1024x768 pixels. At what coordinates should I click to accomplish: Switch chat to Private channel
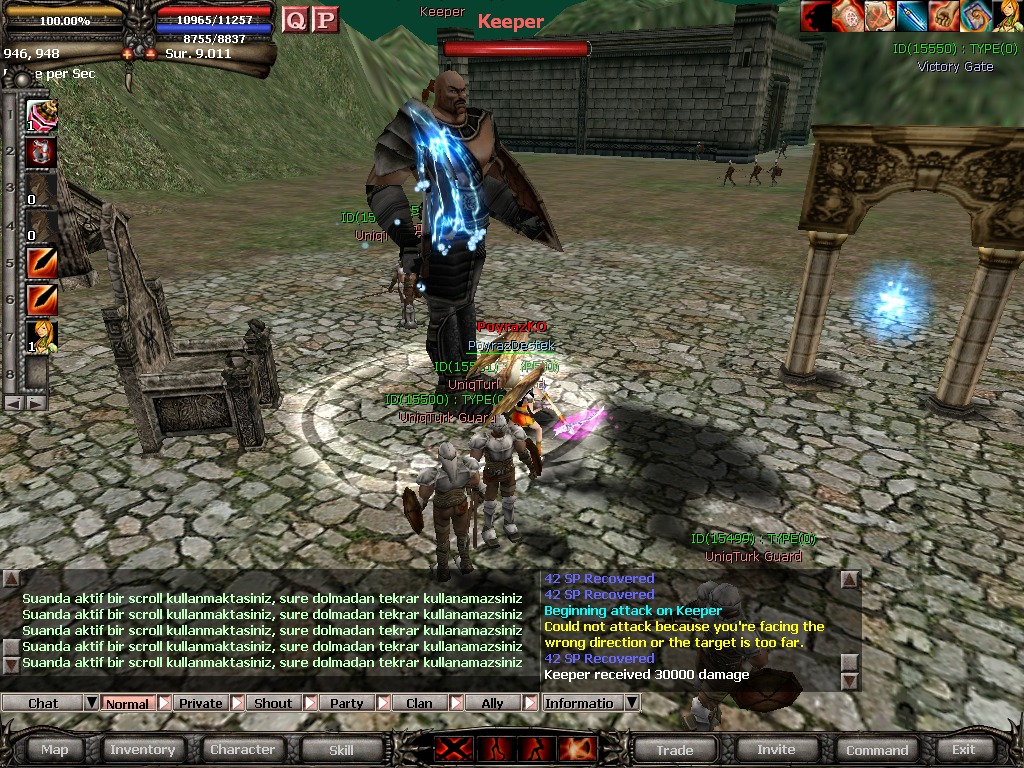coord(201,703)
